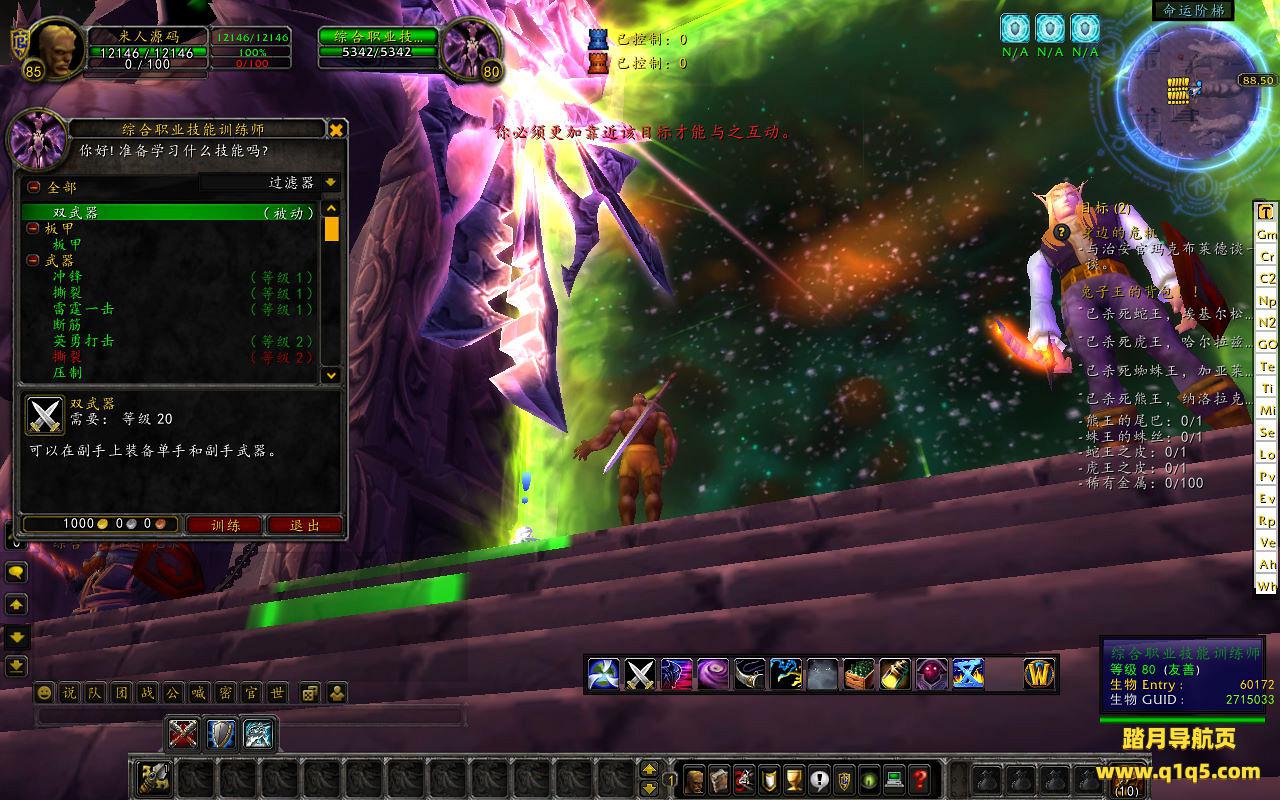Screen dimensions: 1280x800
Task: Open the 过滤器 filter dropdown
Action: tap(331, 183)
